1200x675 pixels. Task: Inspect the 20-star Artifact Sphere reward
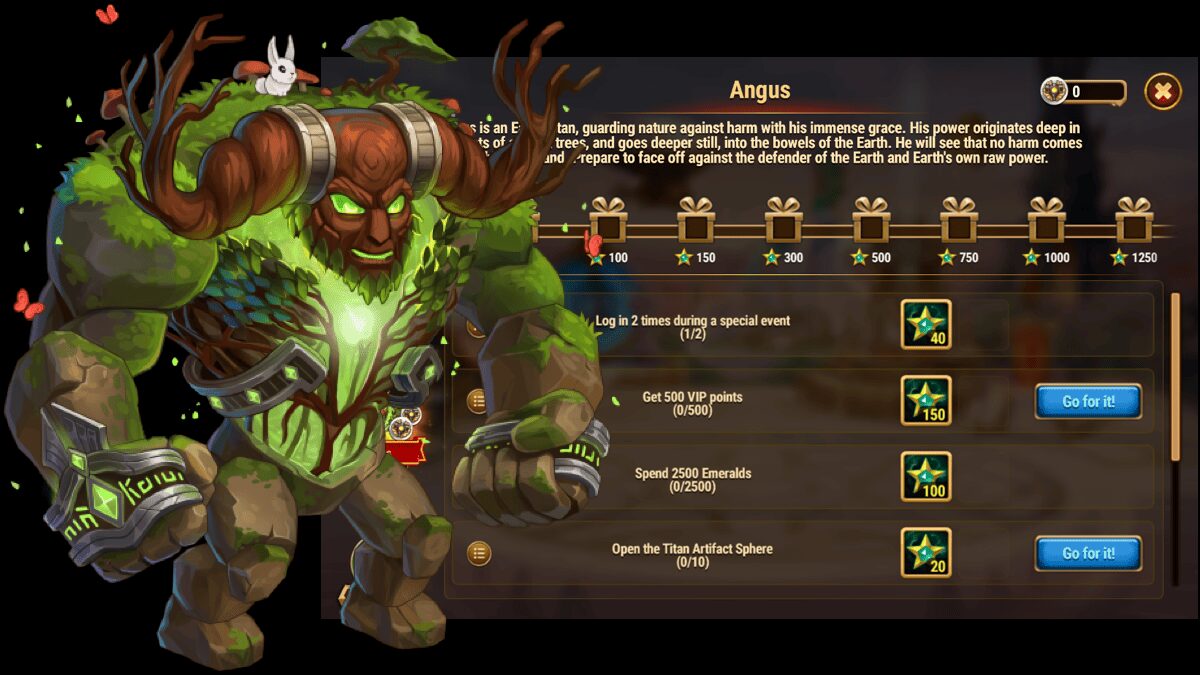(926, 553)
